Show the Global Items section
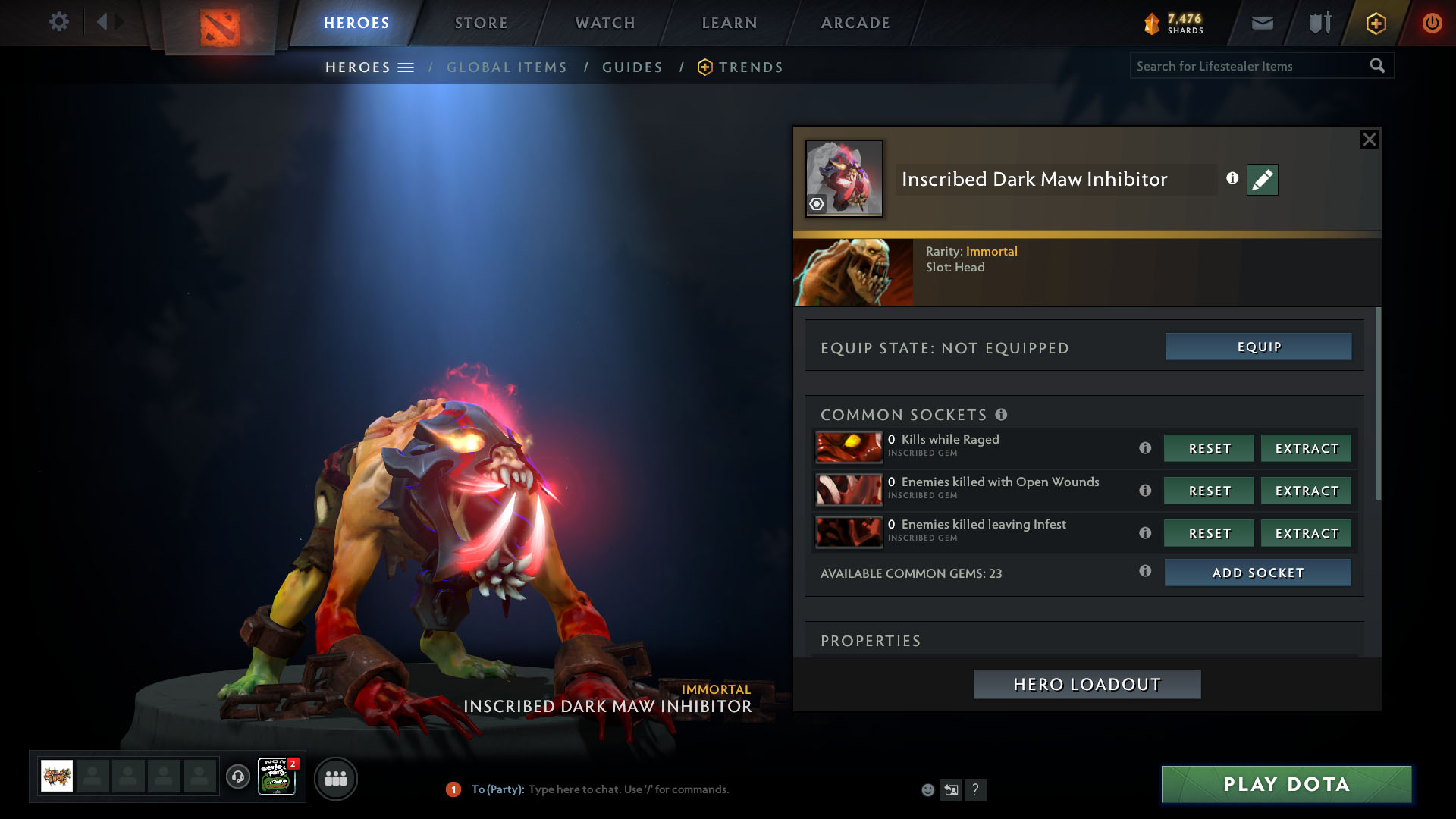The image size is (1456, 819). (507, 67)
